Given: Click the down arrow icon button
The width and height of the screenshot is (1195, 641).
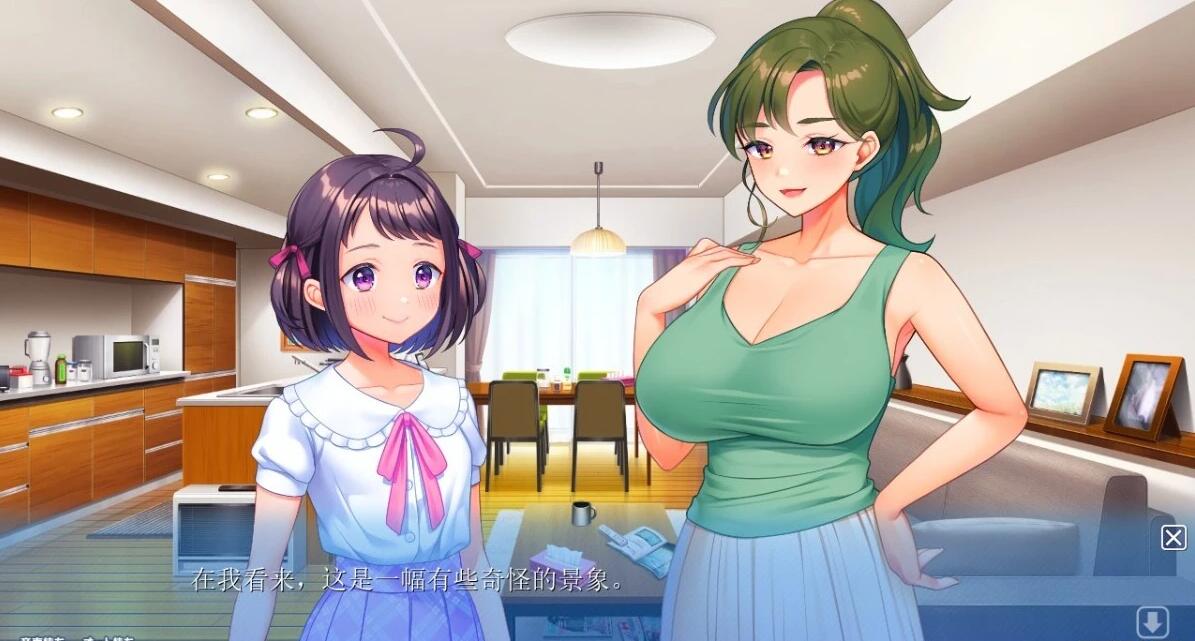Looking at the screenshot, I should [1153, 618].
